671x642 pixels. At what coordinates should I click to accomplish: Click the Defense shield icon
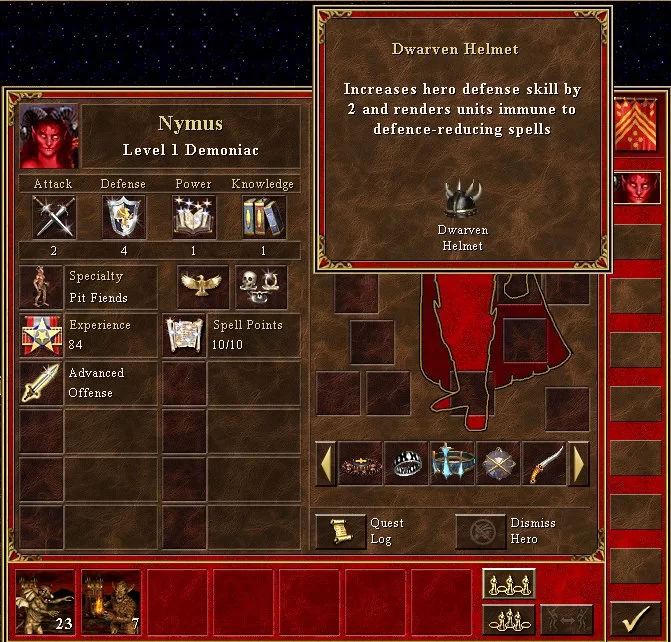[x=124, y=217]
